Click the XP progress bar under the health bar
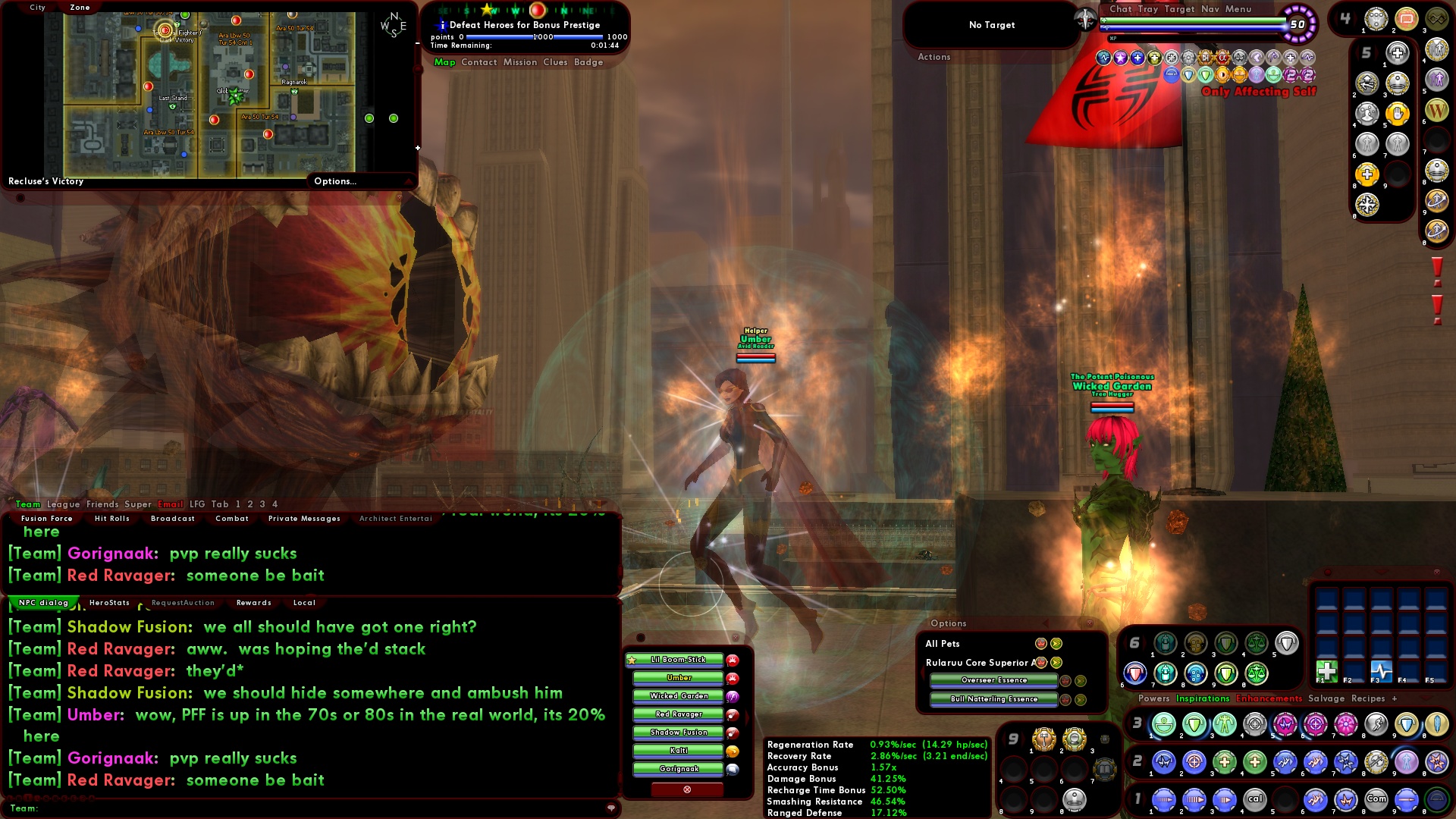This screenshot has height=819, width=1456. pyautogui.click(x=1191, y=37)
